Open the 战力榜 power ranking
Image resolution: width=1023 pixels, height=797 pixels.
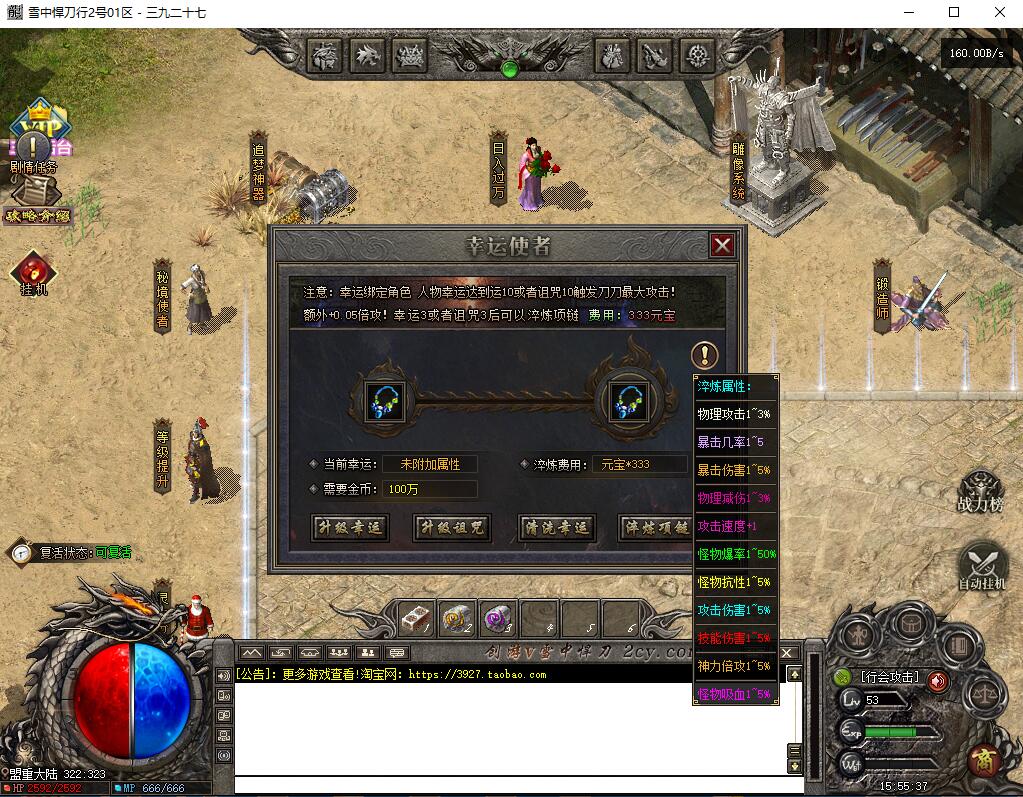(980, 488)
